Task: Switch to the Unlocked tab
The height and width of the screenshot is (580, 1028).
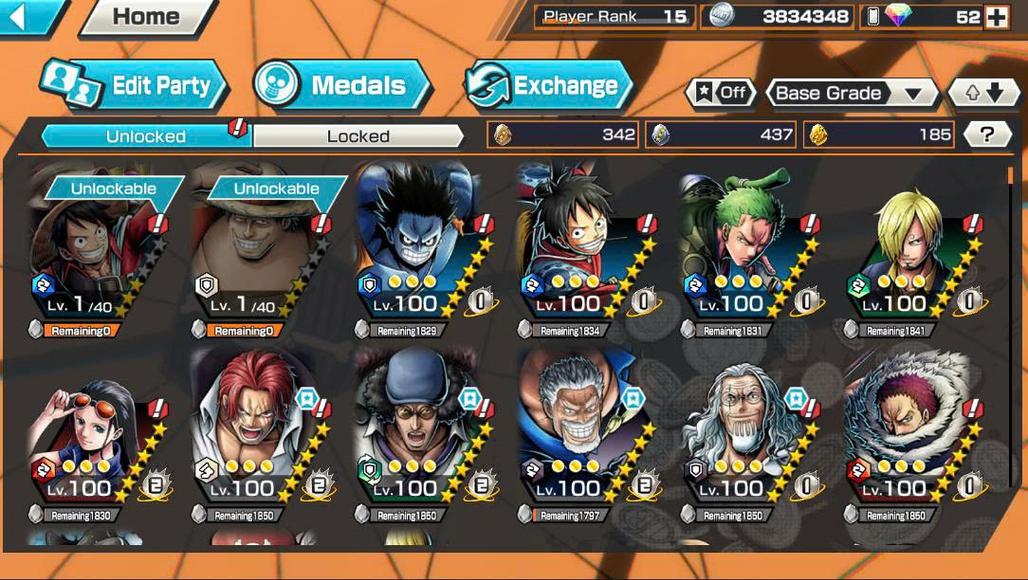Action: click(146, 136)
